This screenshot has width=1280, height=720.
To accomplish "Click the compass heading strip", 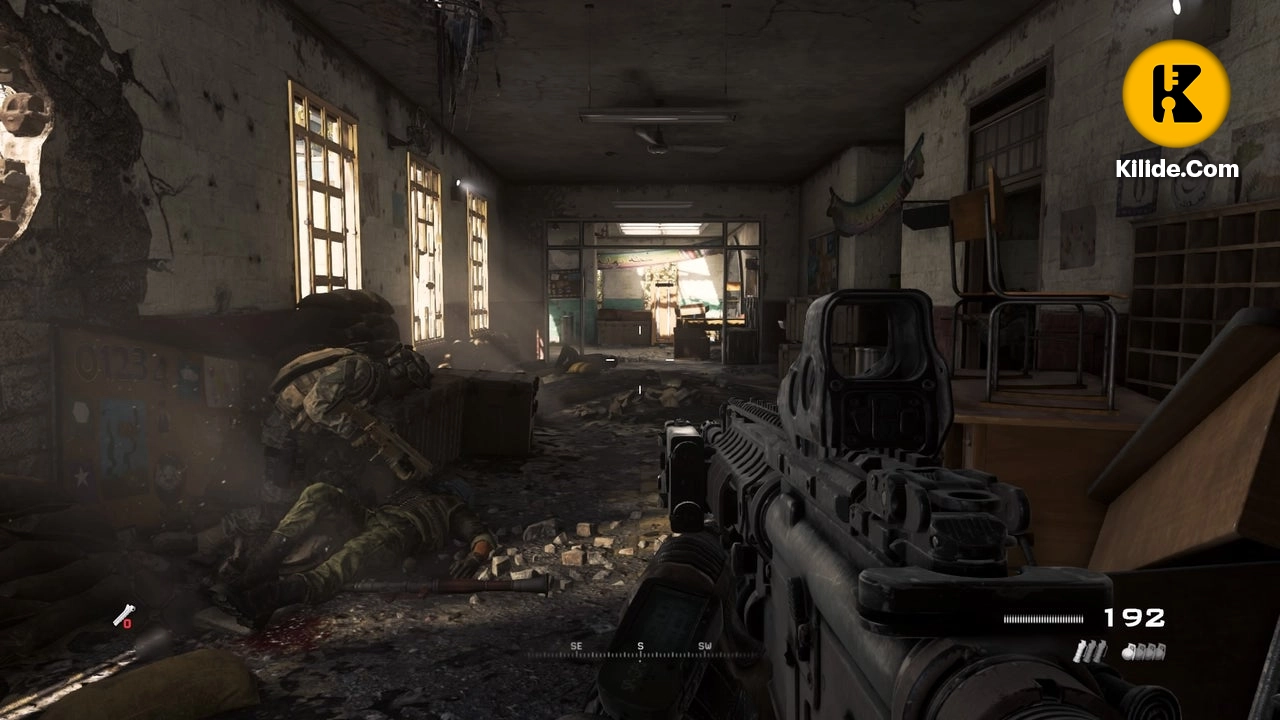I will (x=640, y=650).
